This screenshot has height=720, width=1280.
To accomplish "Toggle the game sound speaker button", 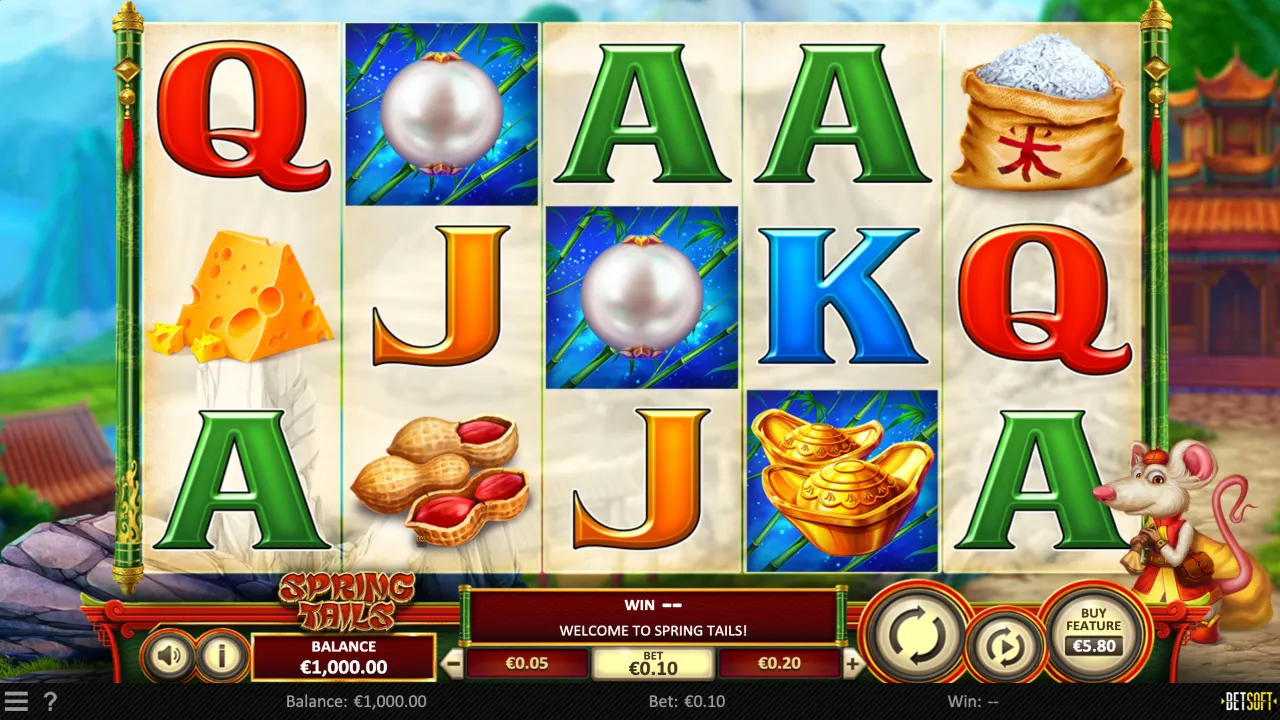I will point(168,656).
